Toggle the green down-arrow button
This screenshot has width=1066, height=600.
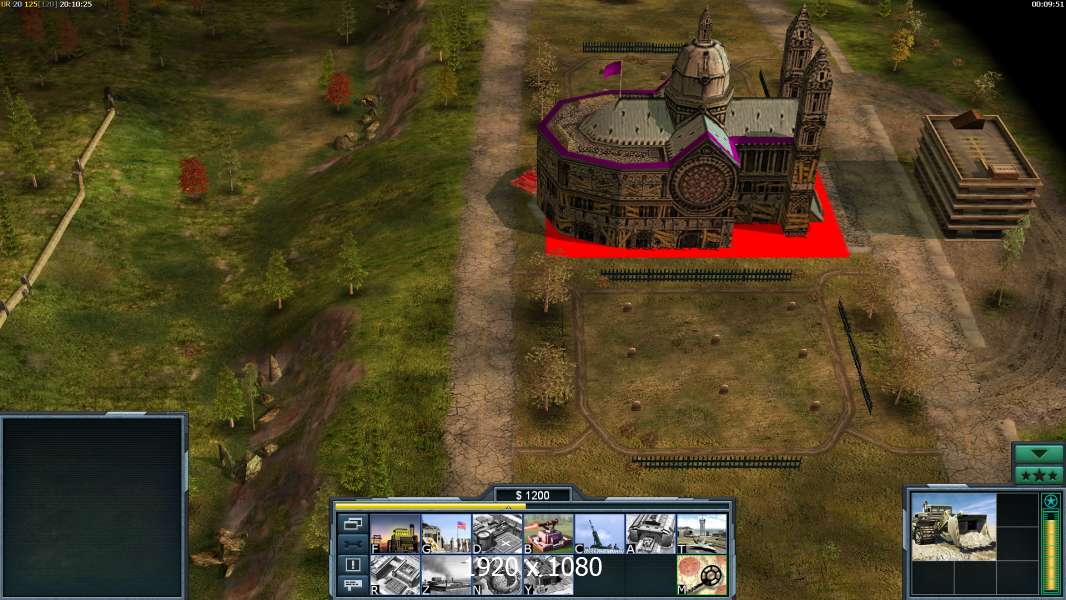(x=1039, y=454)
